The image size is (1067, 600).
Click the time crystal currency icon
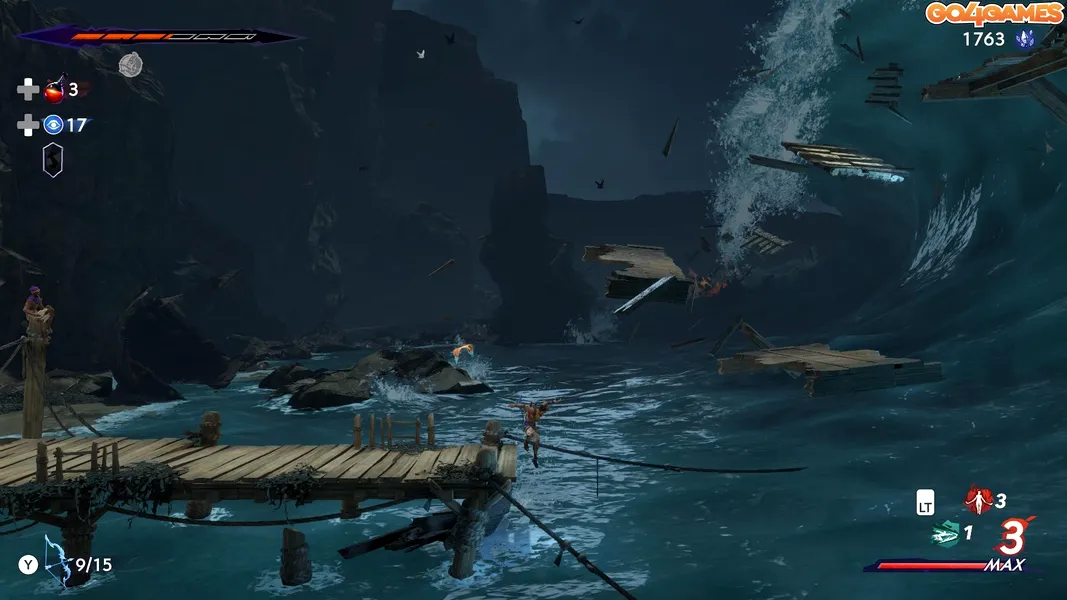click(1024, 39)
